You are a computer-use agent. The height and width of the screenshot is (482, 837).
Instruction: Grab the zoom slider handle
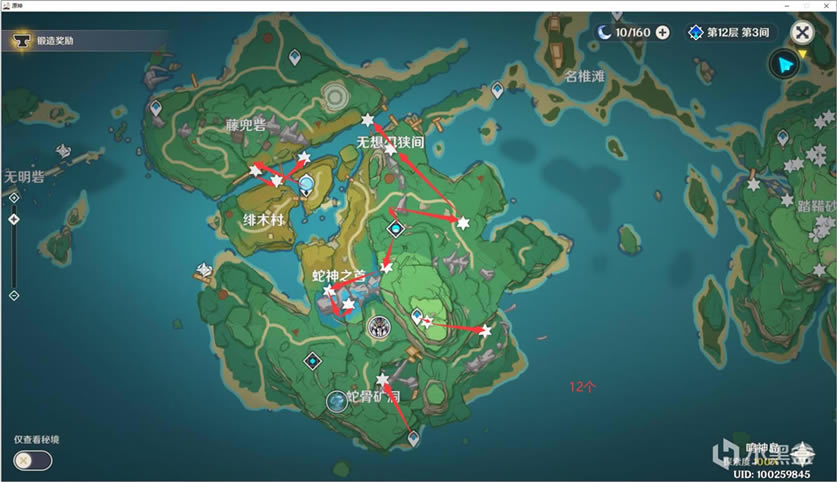pos(14,219)
